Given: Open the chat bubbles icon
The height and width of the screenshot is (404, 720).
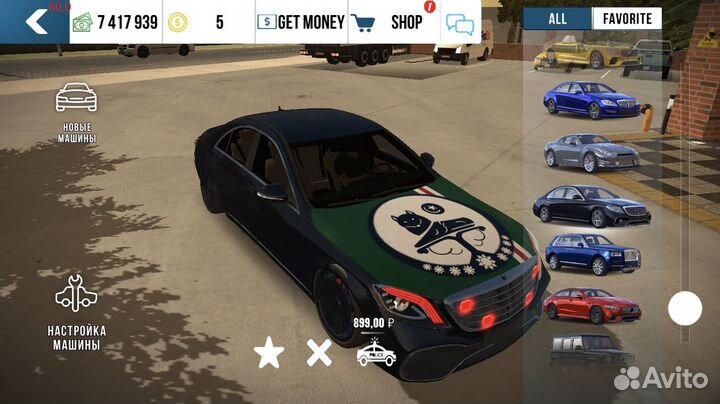Looking at the screenshot, I should click(x=460, y=24).
